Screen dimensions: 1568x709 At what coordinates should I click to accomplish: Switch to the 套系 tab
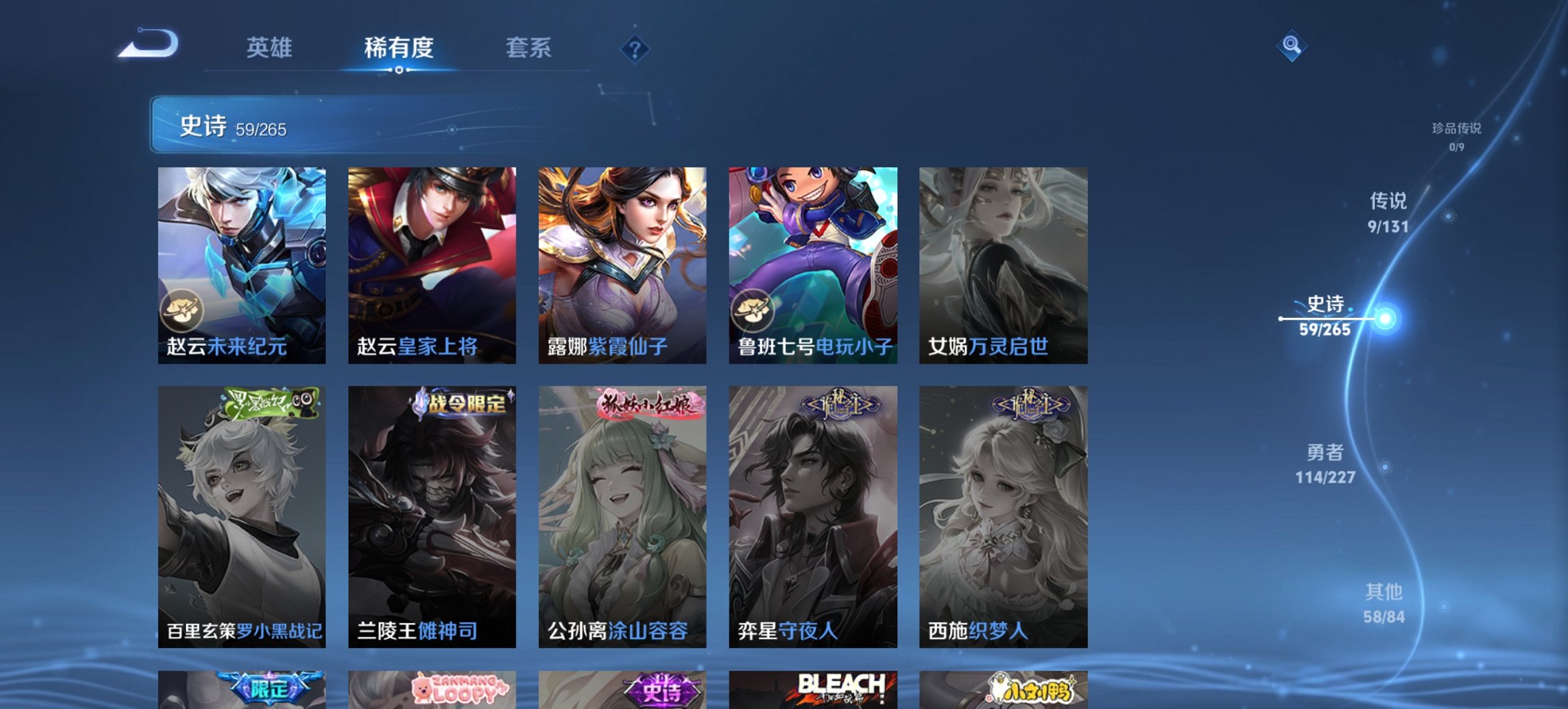pyautogui.click(x=529, y=48)
